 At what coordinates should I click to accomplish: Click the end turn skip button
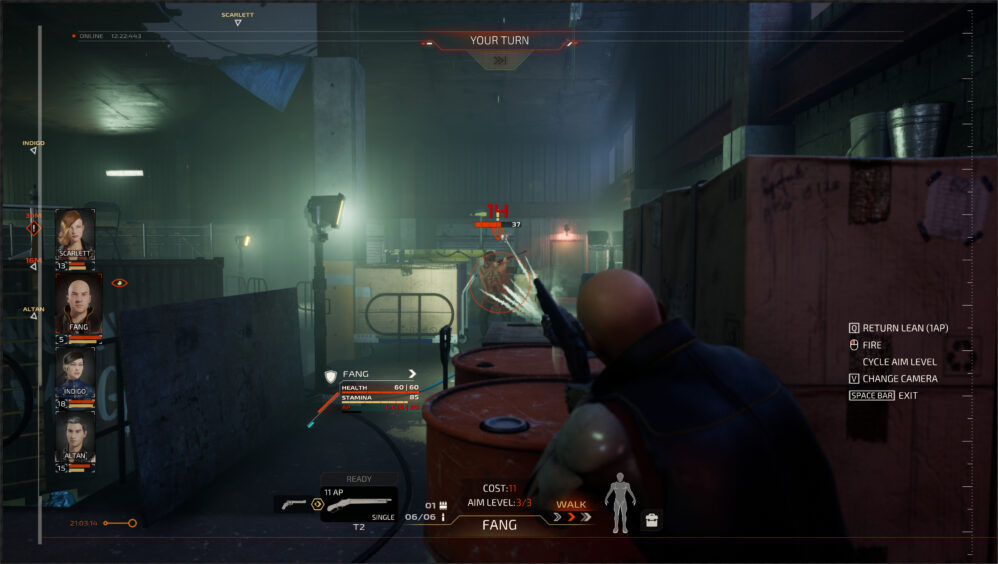499,60
